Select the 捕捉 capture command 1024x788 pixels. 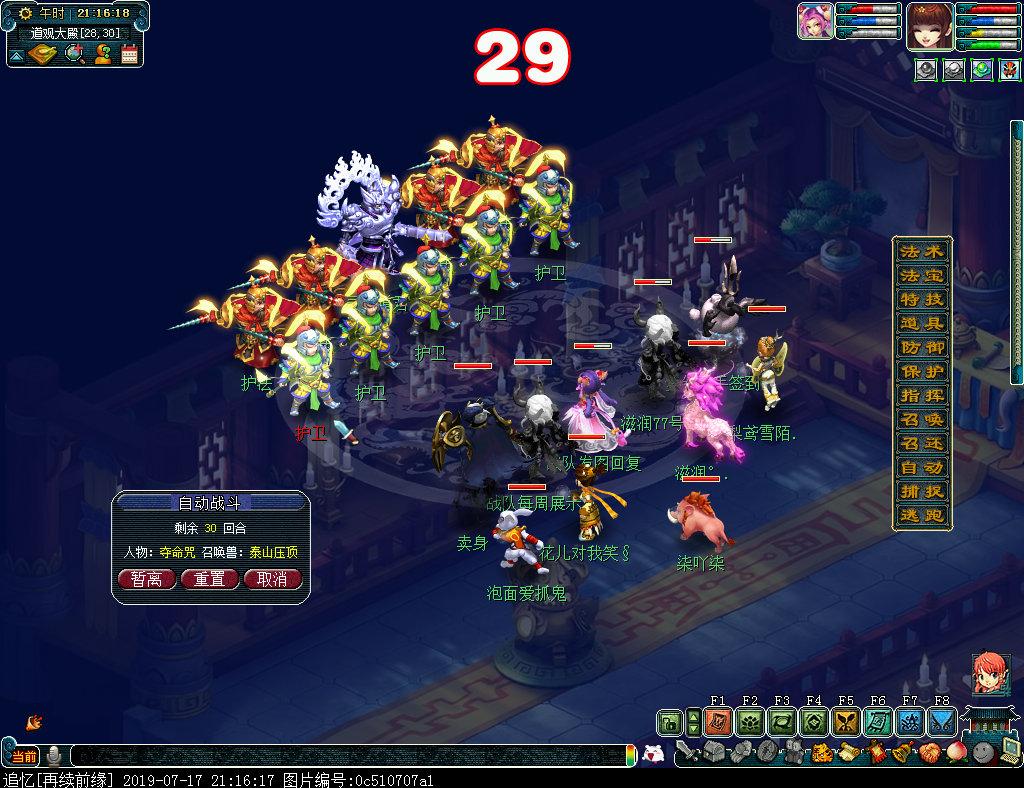[921, 492]
